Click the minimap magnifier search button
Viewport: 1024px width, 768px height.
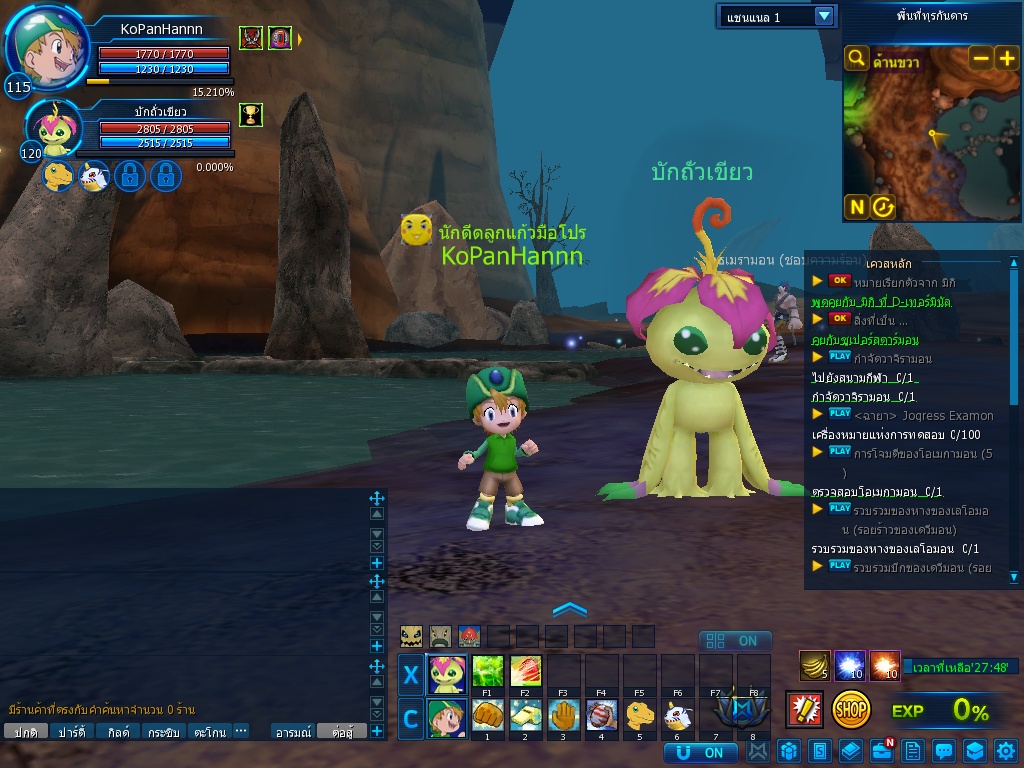856,58
